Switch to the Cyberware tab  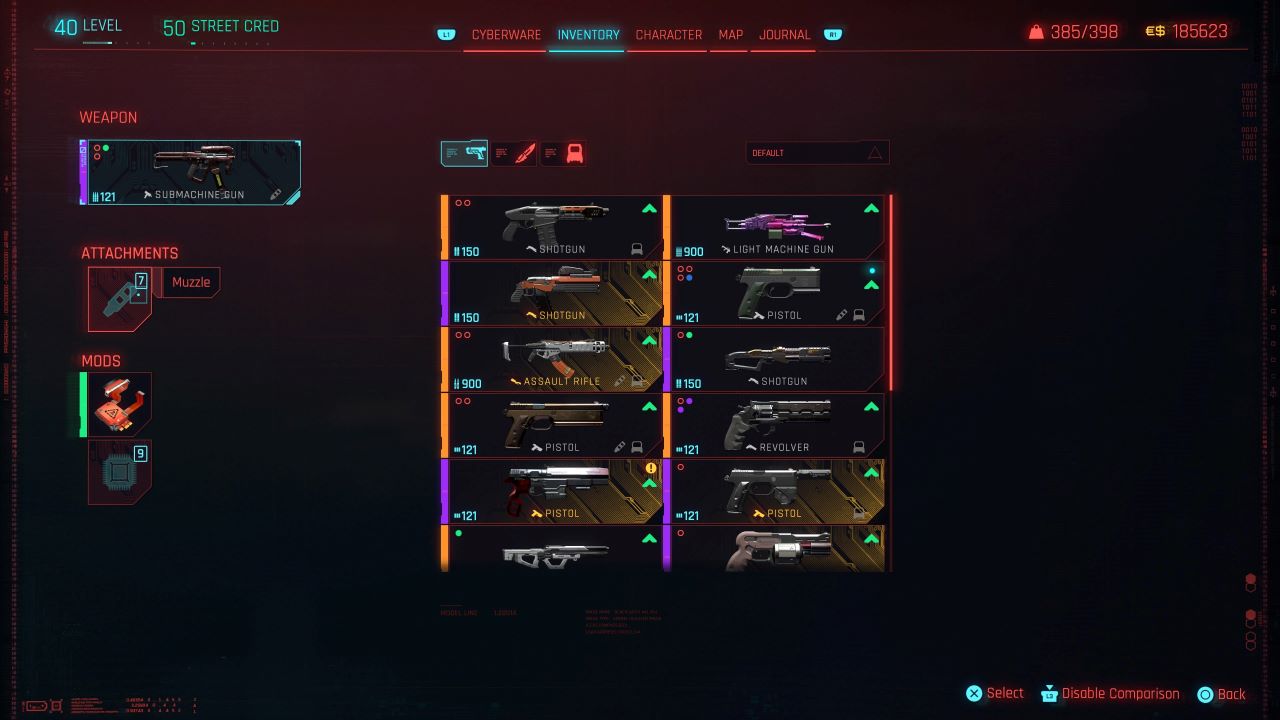504,34
